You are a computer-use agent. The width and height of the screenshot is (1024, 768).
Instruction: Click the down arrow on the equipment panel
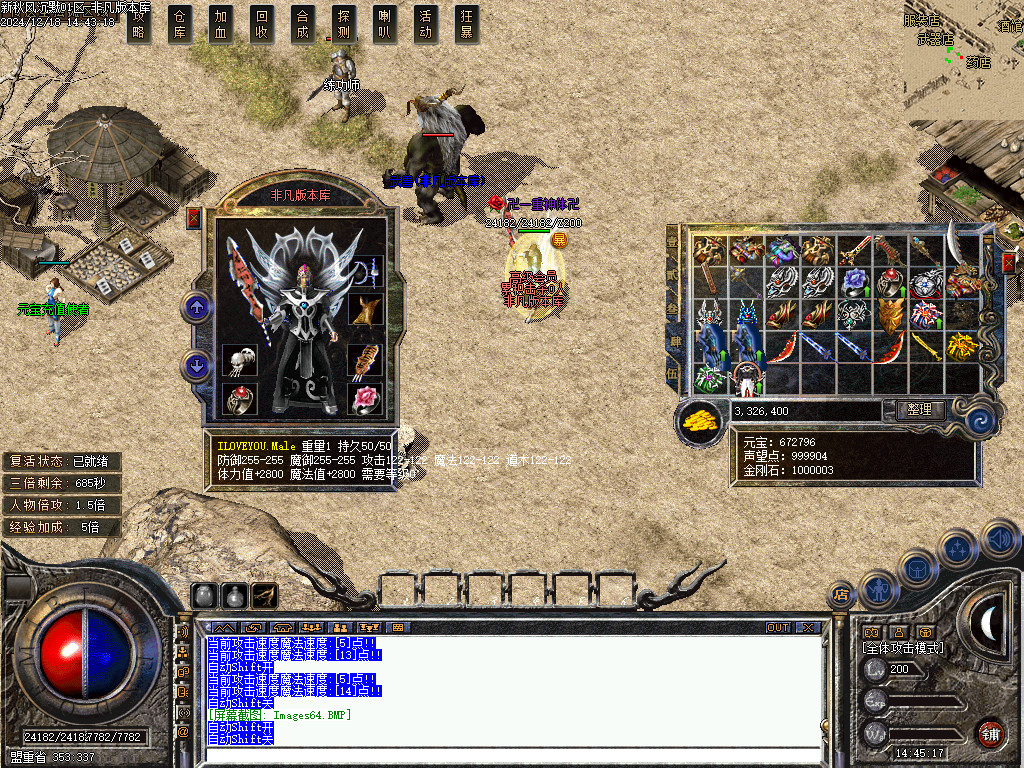pyautogui.click(x=197, y=366)
